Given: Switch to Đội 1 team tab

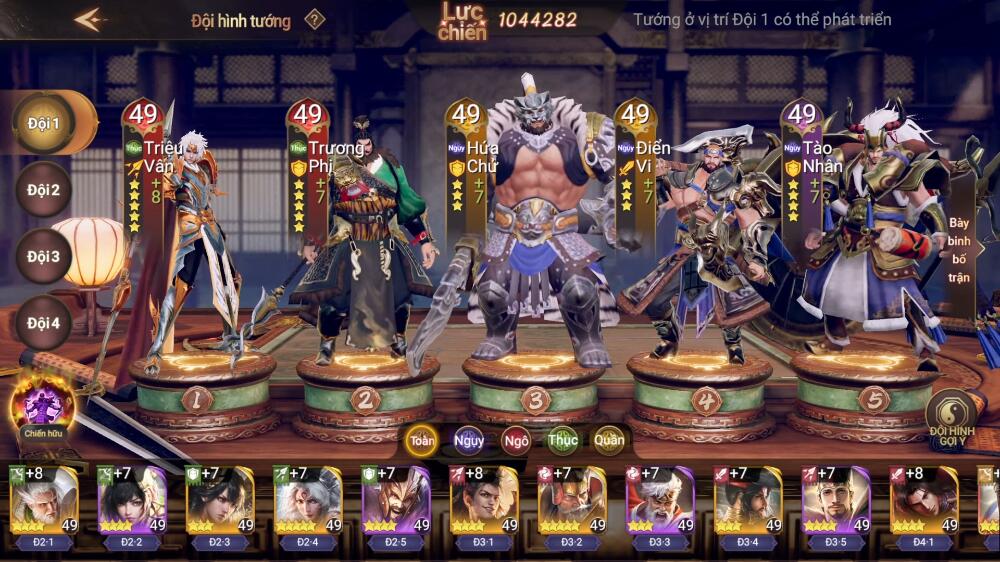Looking at the screenshot, I should tap(45, 124).
